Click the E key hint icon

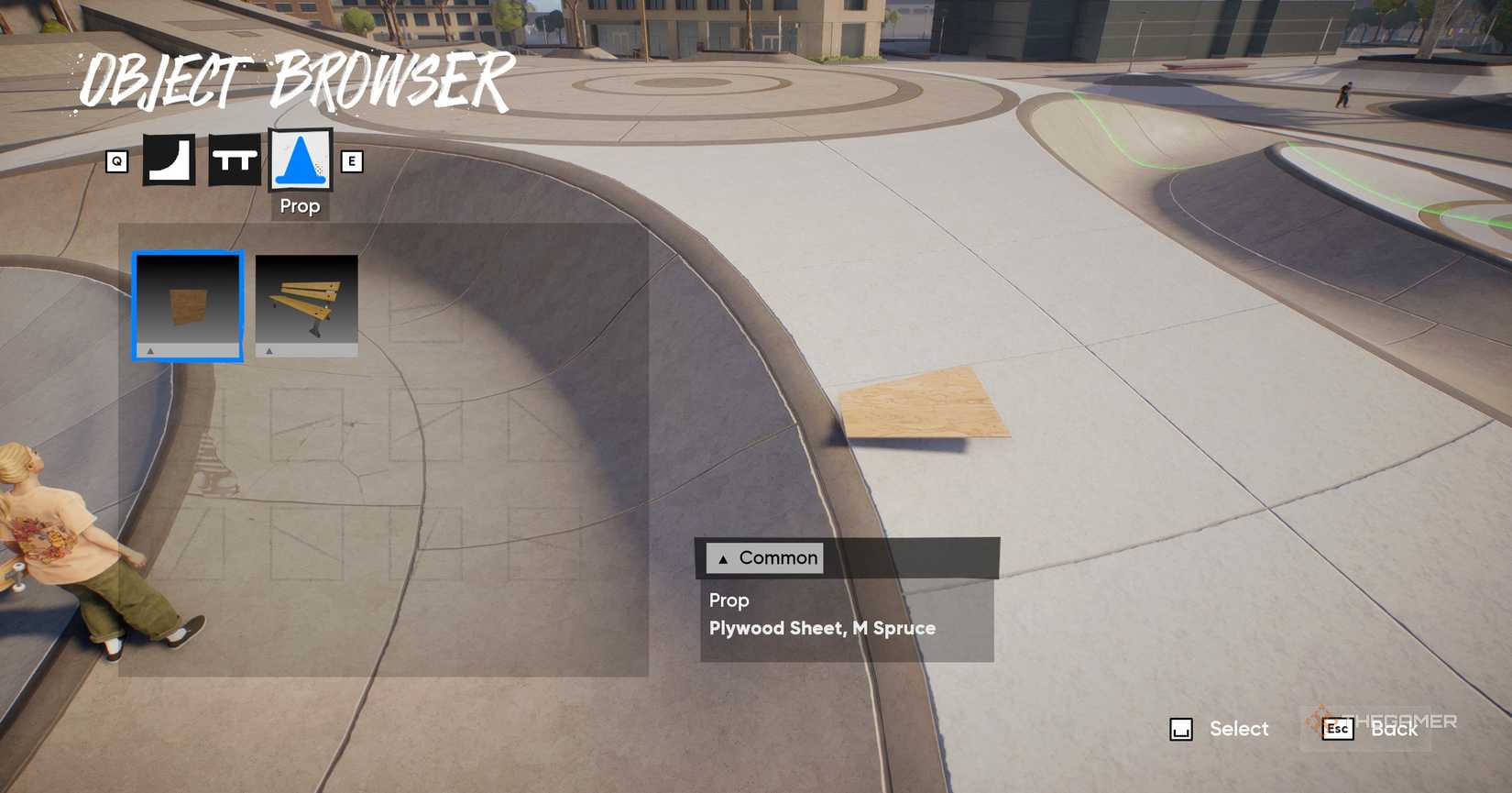pyautogui.click(x=353, y=160)
